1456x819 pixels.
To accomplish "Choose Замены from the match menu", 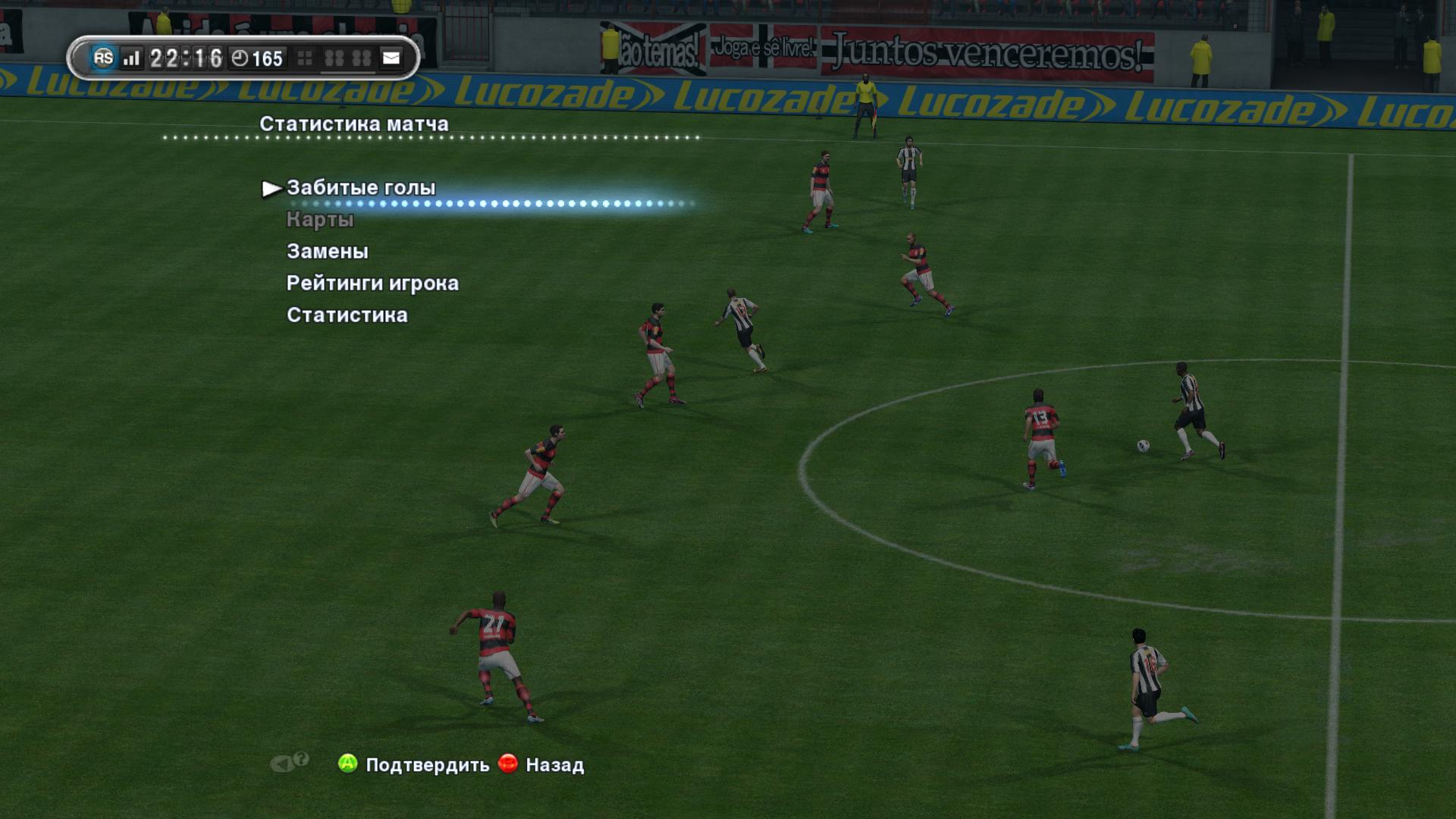I will 328,251.
